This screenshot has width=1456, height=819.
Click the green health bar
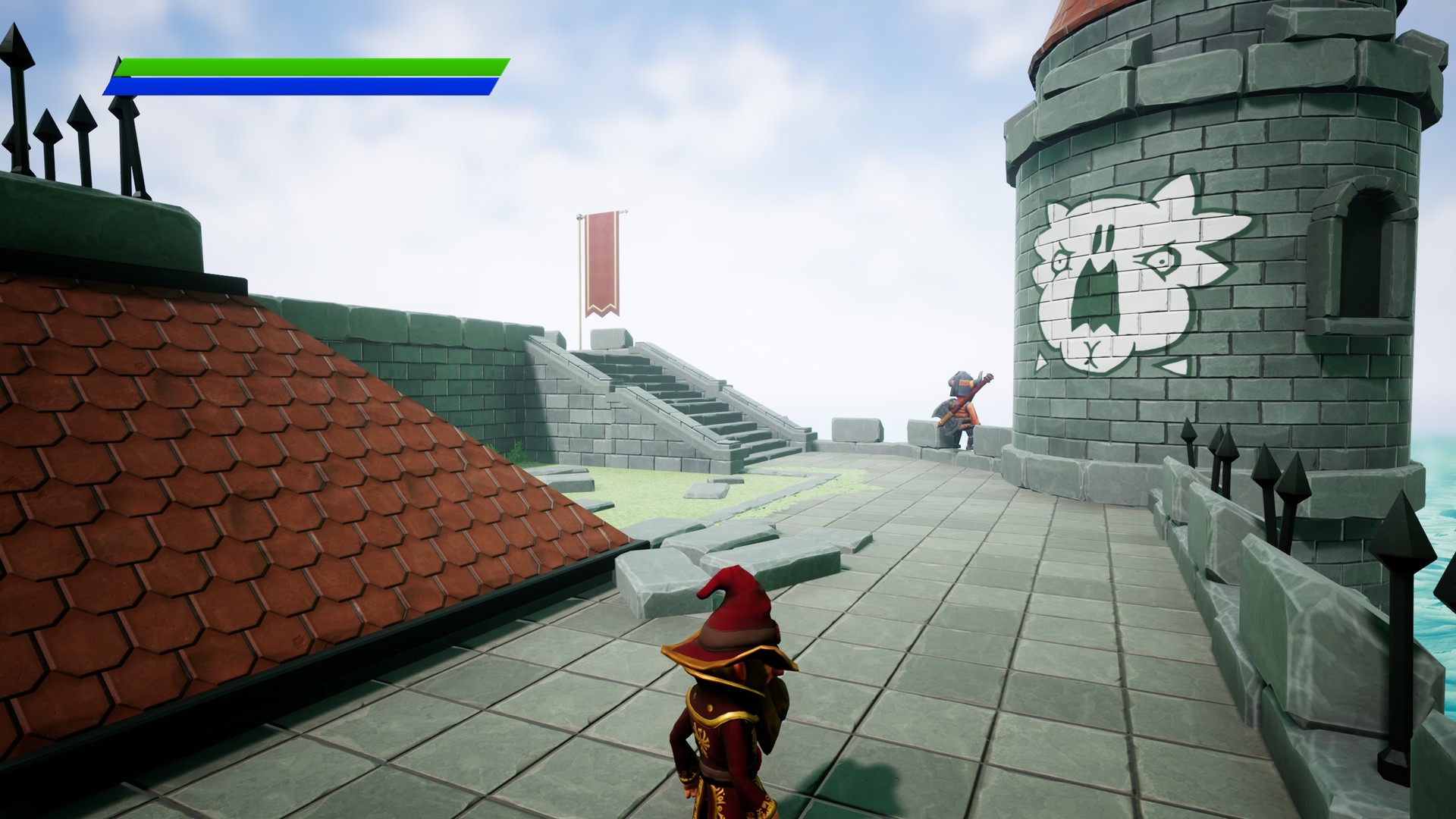point(303,68)
